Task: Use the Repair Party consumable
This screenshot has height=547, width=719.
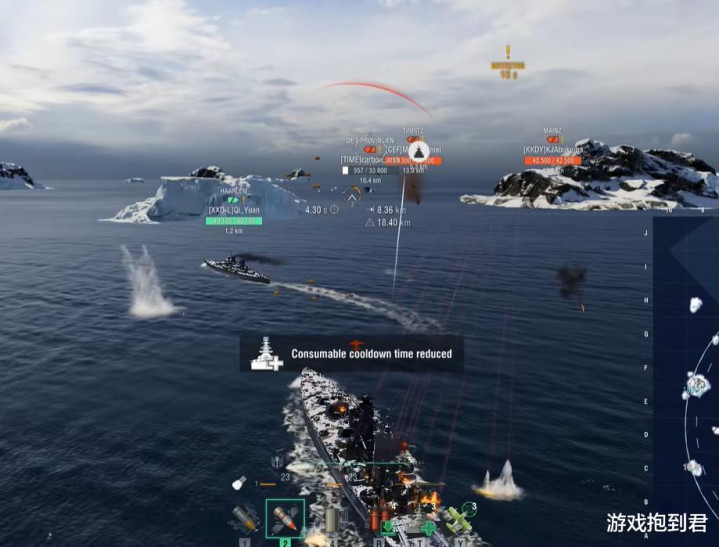Action: [x=427, y=525]
